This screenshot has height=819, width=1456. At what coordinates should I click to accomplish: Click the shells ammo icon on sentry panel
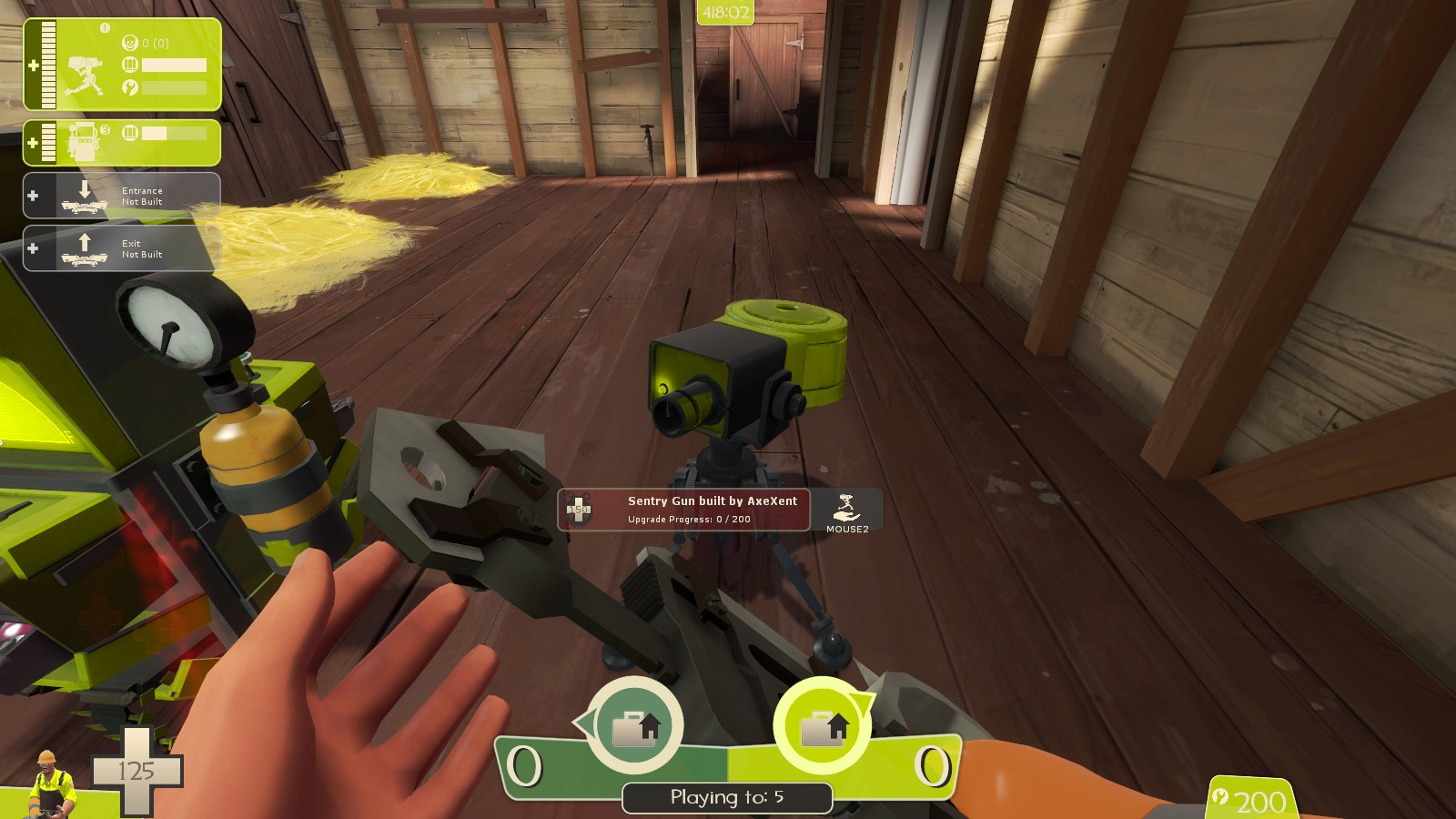pyautogui.click(x=130, y=65)
